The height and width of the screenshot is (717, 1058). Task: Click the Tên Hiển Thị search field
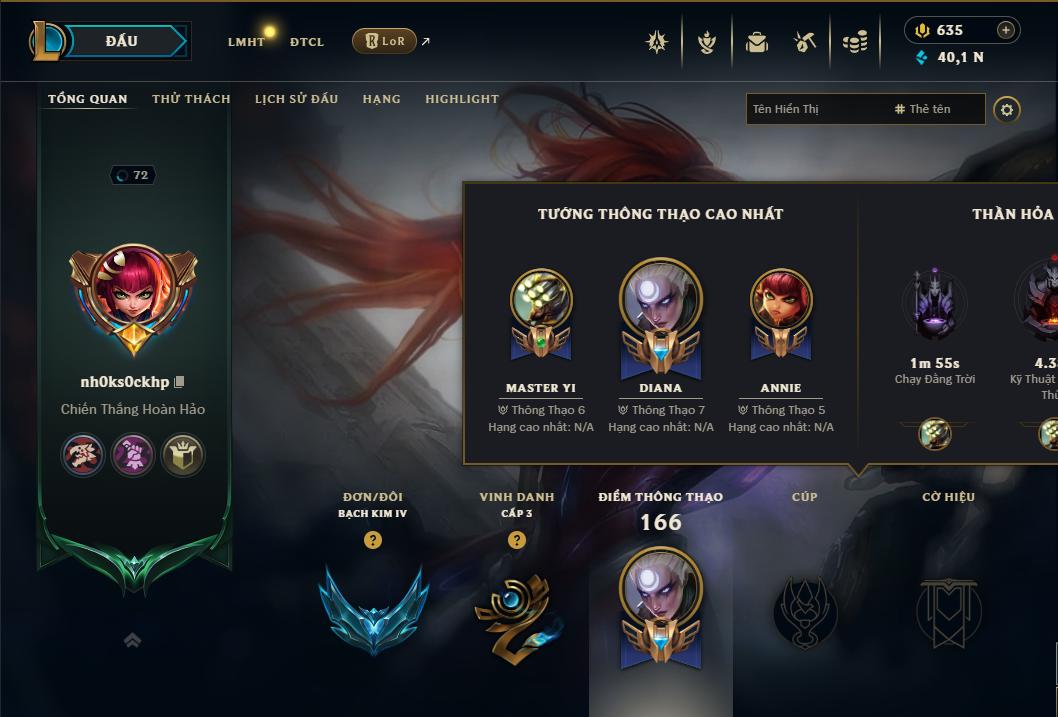click(815, 109)
